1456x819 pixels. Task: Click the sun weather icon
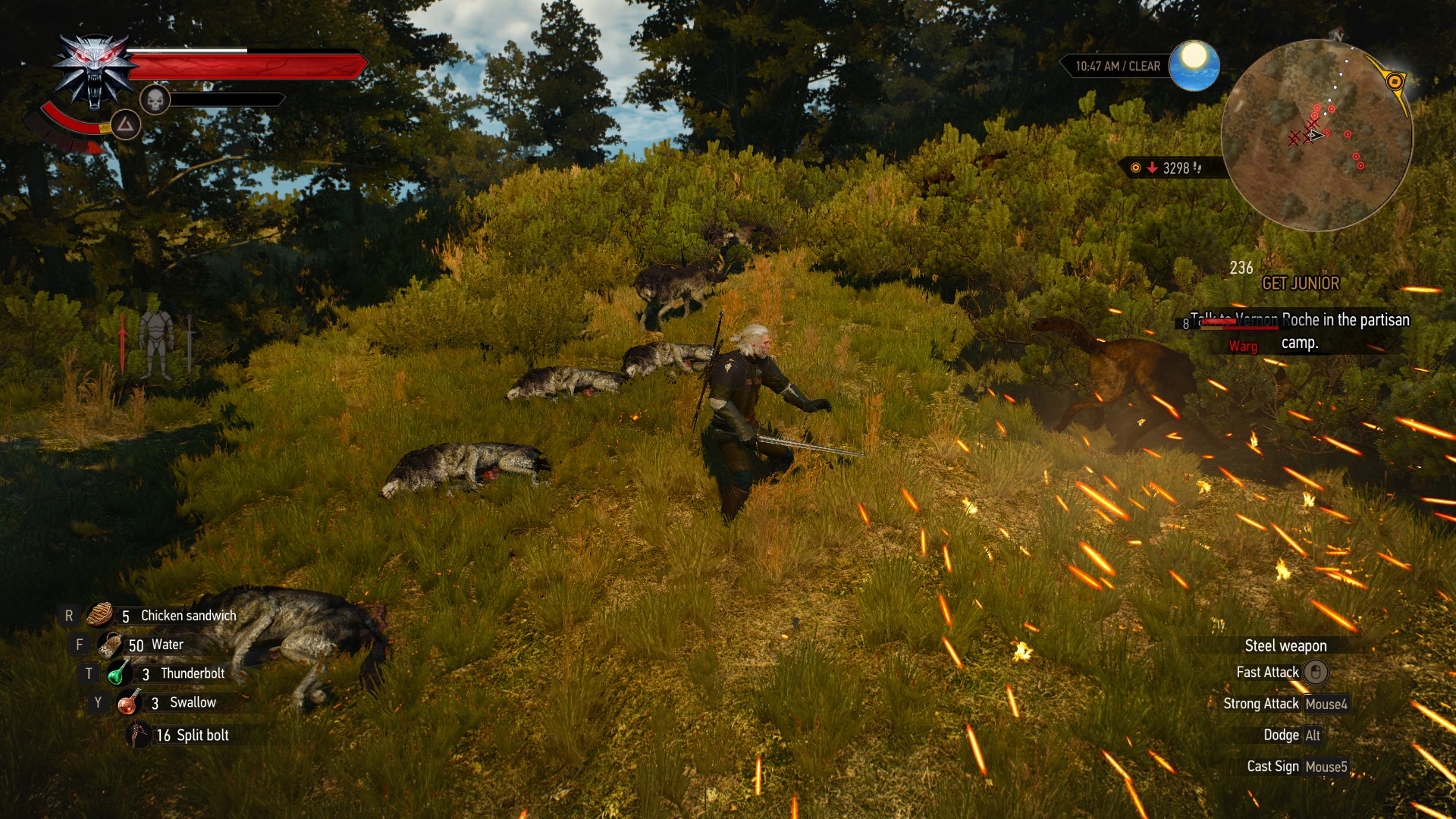[x=1194, y=64]
